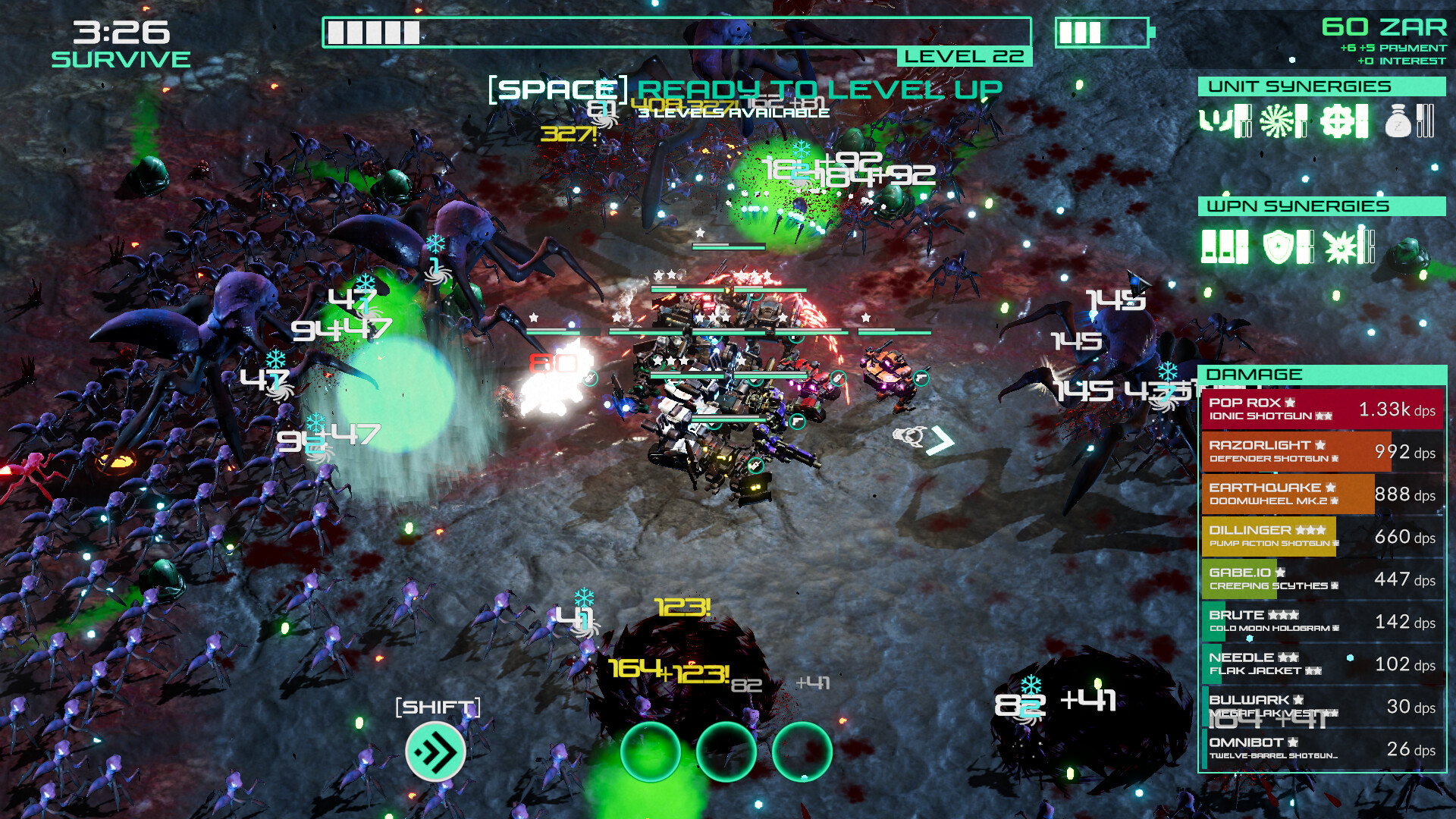Select the spiked wheel unit synergy icon

click(1276, 120)
